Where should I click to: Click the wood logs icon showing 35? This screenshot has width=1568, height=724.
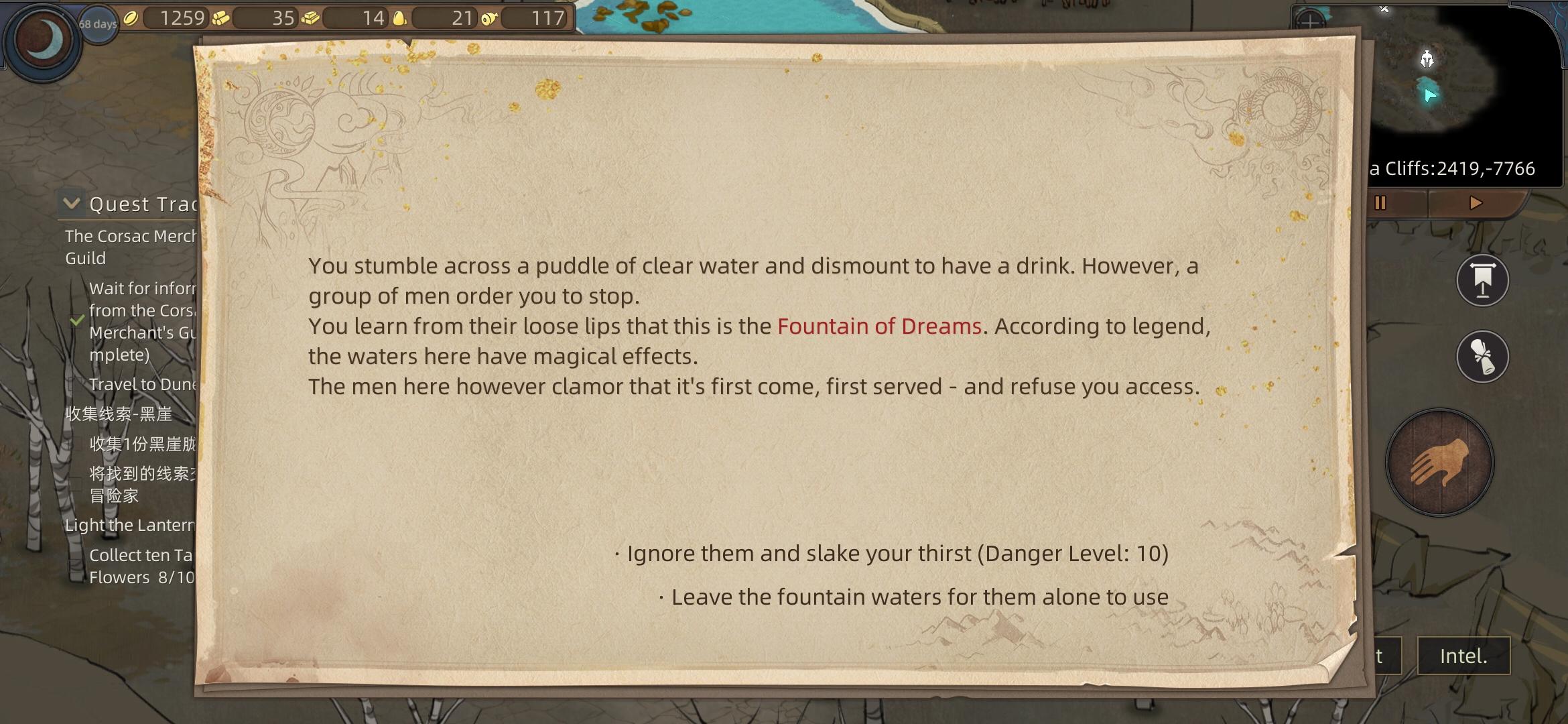pos(222,18)
